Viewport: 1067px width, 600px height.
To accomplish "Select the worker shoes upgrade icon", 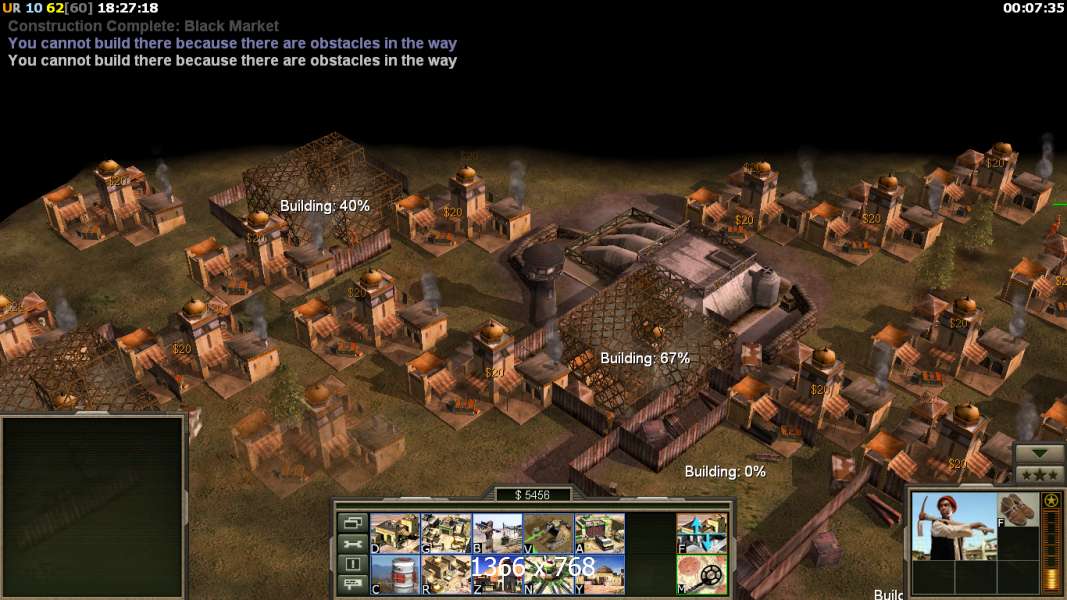I will pos(1019,508).
